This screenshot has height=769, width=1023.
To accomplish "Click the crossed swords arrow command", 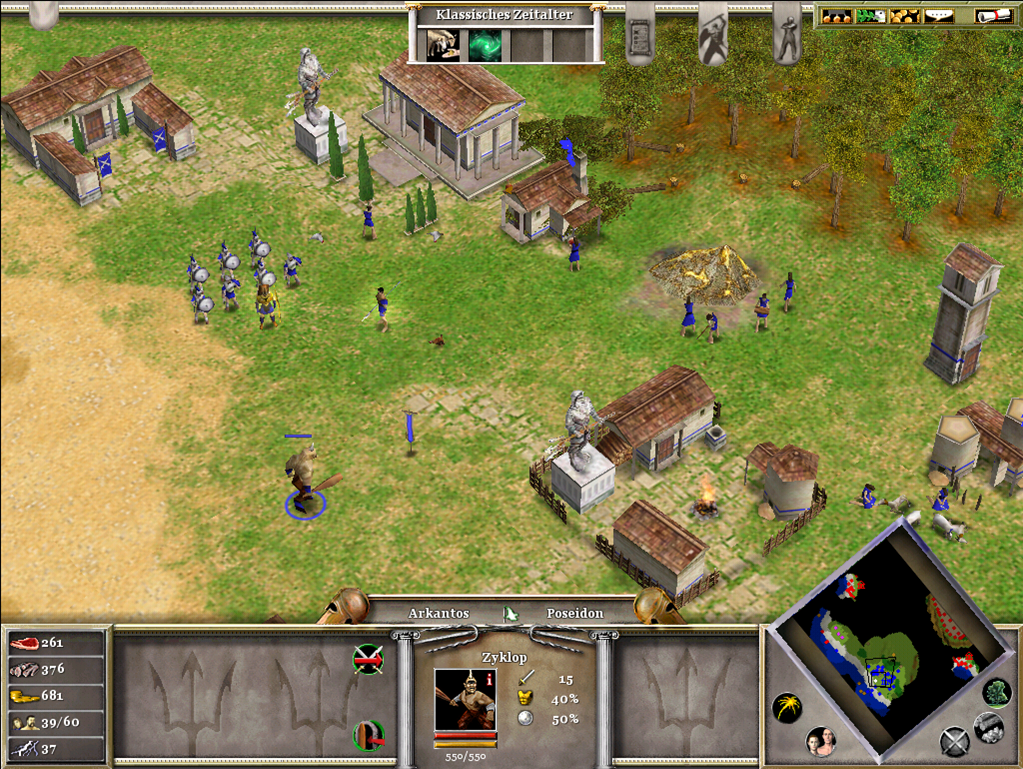I will 369,658.
